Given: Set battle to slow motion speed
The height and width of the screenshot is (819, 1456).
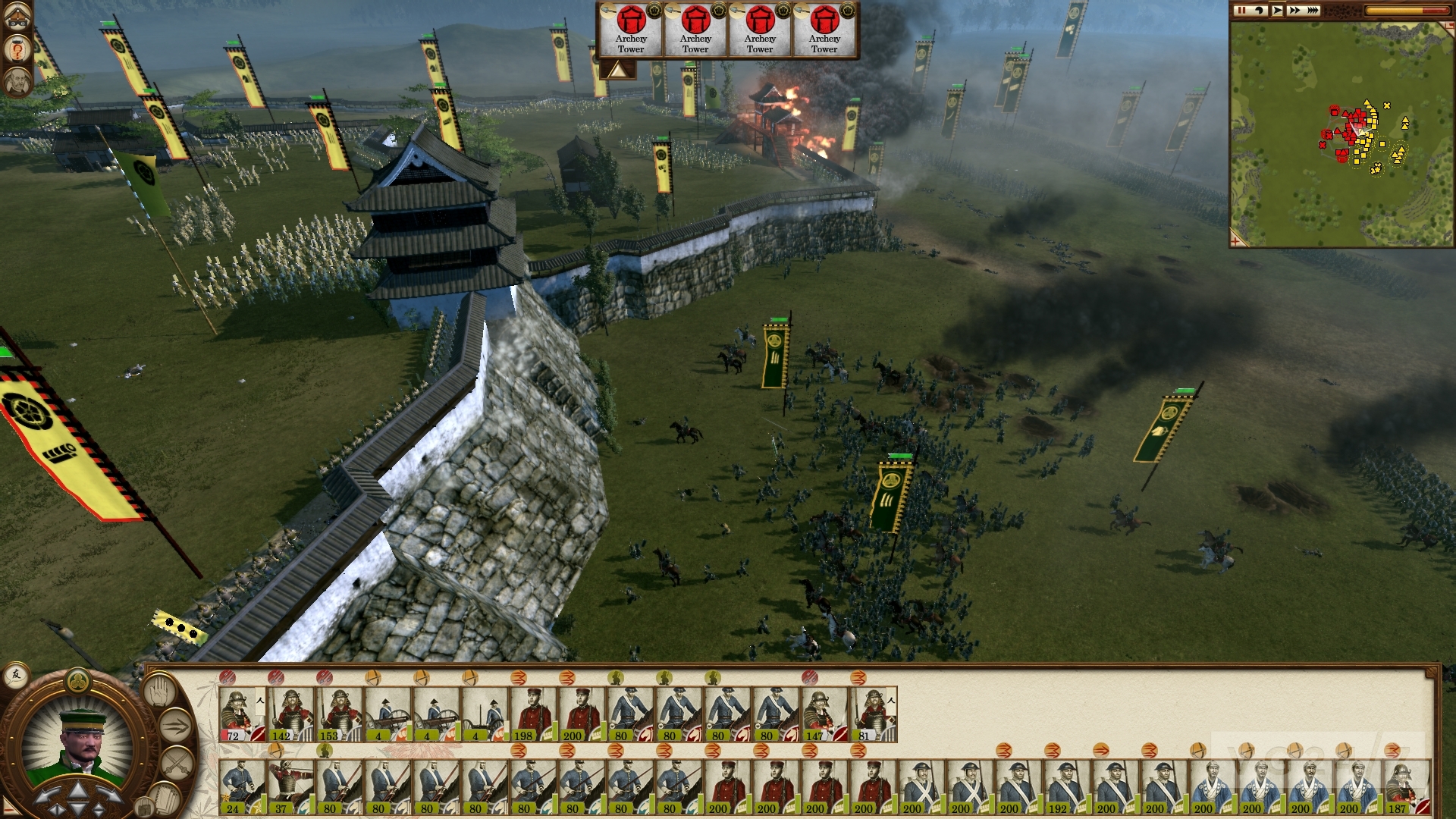Looking at the screenshot, I should [1260, 11].
